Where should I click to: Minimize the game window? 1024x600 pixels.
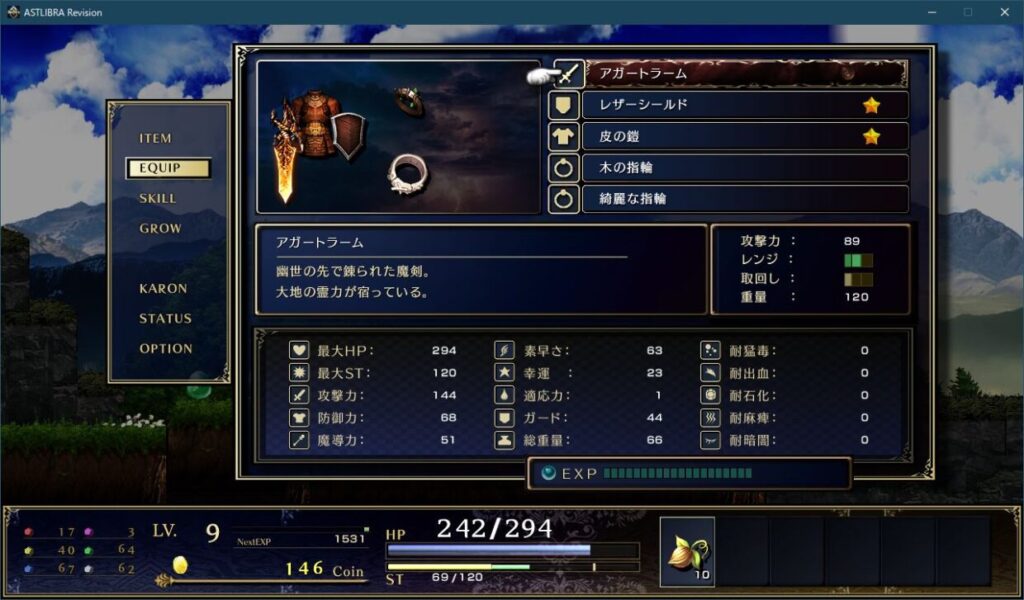(x=931, y=12)
